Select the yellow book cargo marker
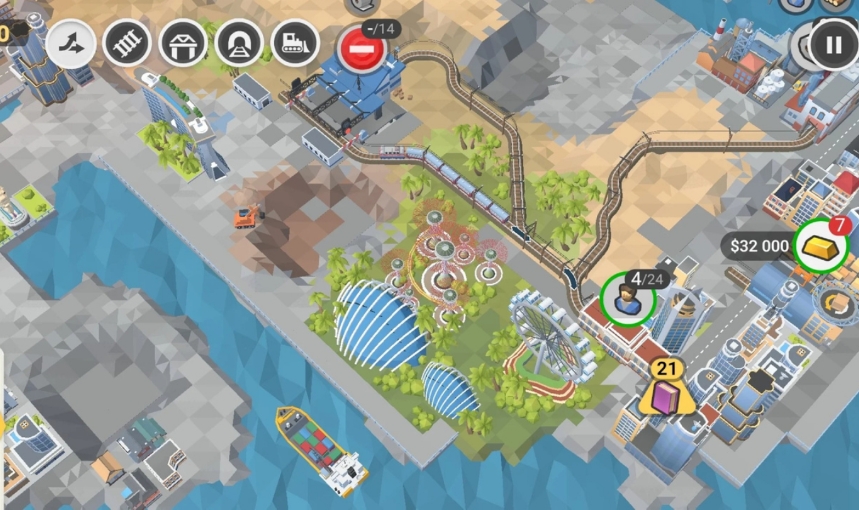Viewport: 859px width, 510px height. [666, 397]
